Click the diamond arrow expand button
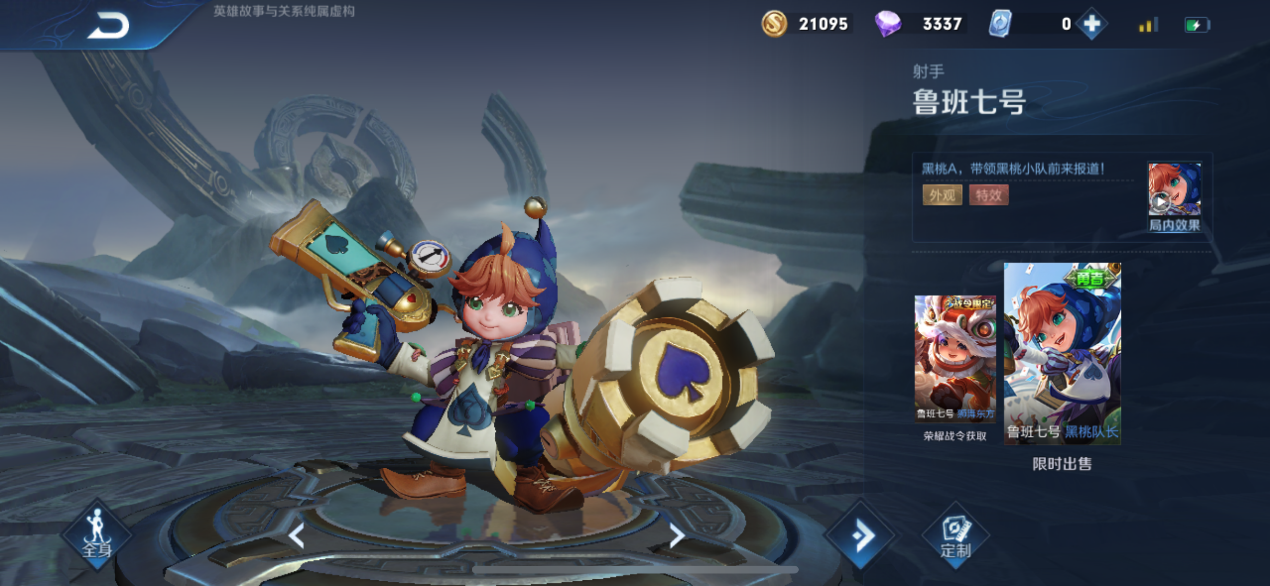The height and width of the screenshot is (586, 1270). pos(859,537)
